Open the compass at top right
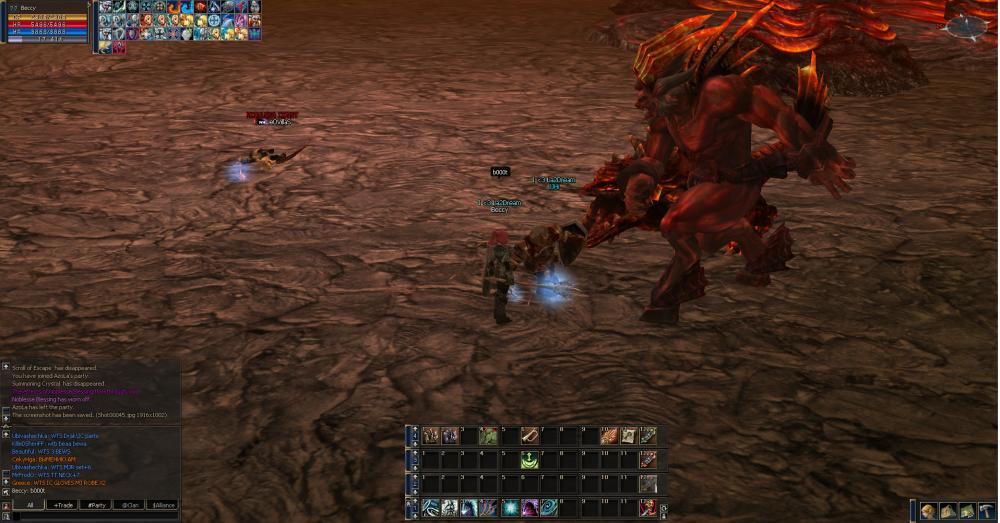The image size is (1000, 523). (x=965, y=28)
